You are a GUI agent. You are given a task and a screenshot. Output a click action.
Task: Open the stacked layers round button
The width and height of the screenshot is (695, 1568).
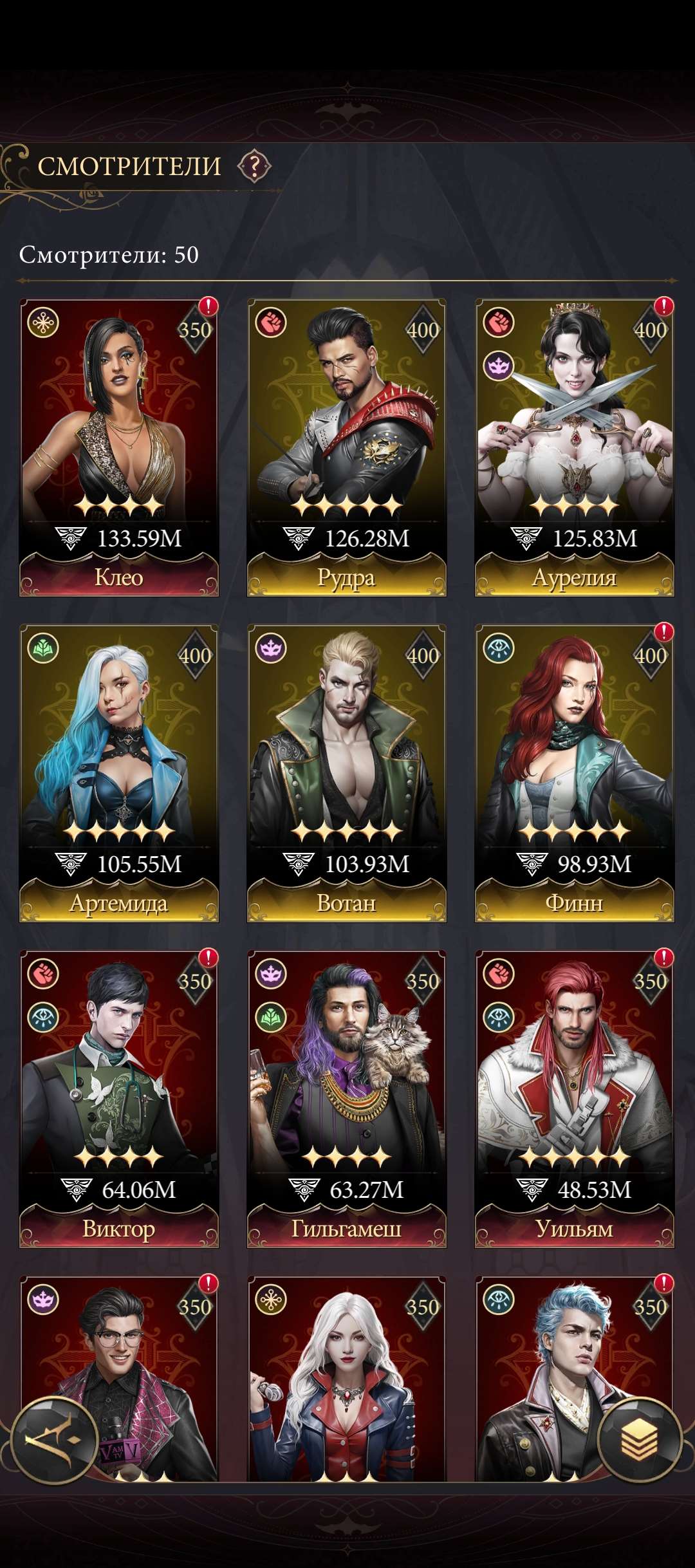pos(639,1439)
